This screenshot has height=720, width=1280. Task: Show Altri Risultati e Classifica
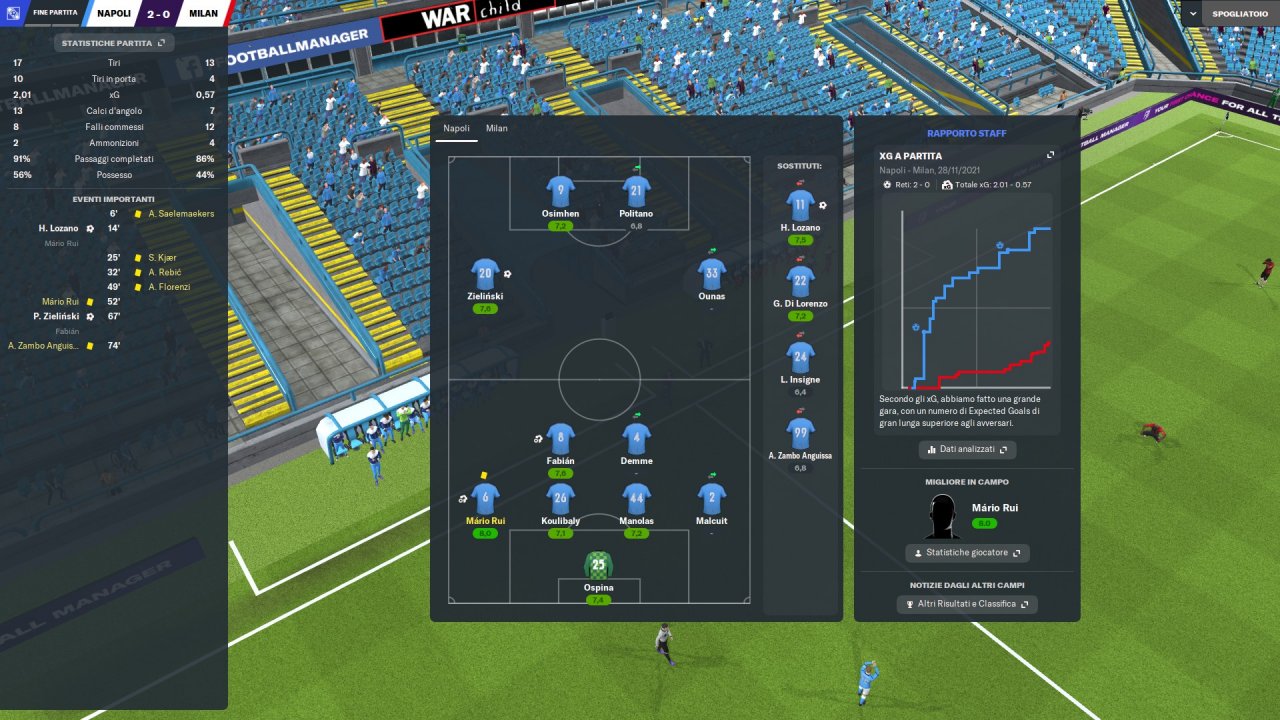(967, 604)
